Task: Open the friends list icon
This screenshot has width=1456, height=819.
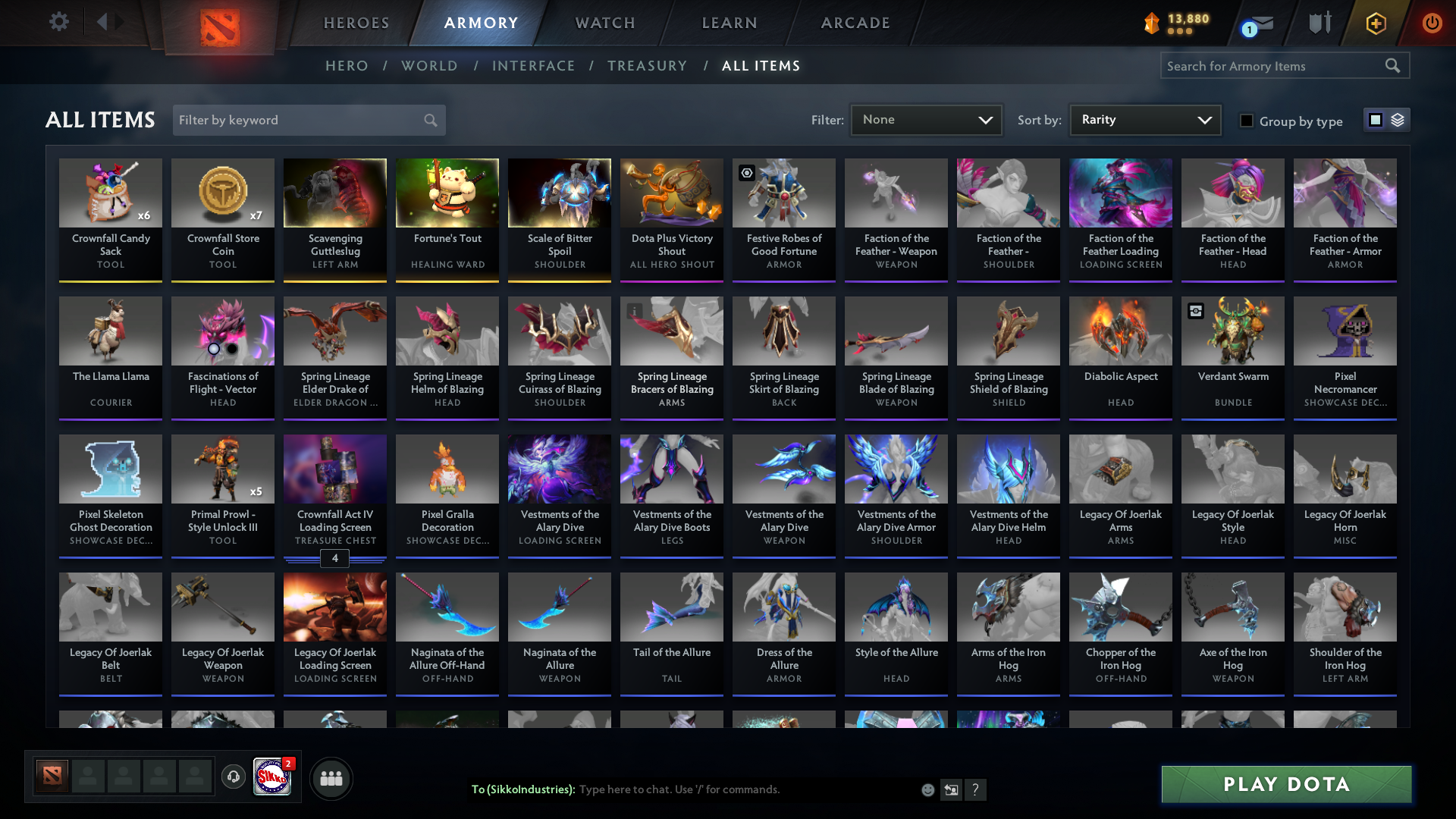Action: pos(331,778)
